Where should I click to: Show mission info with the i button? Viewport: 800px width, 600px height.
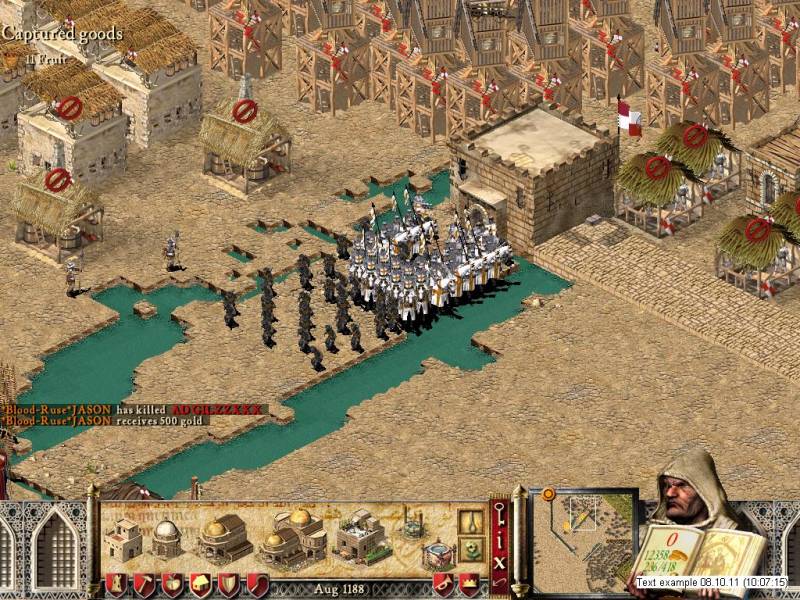point(499,541)
